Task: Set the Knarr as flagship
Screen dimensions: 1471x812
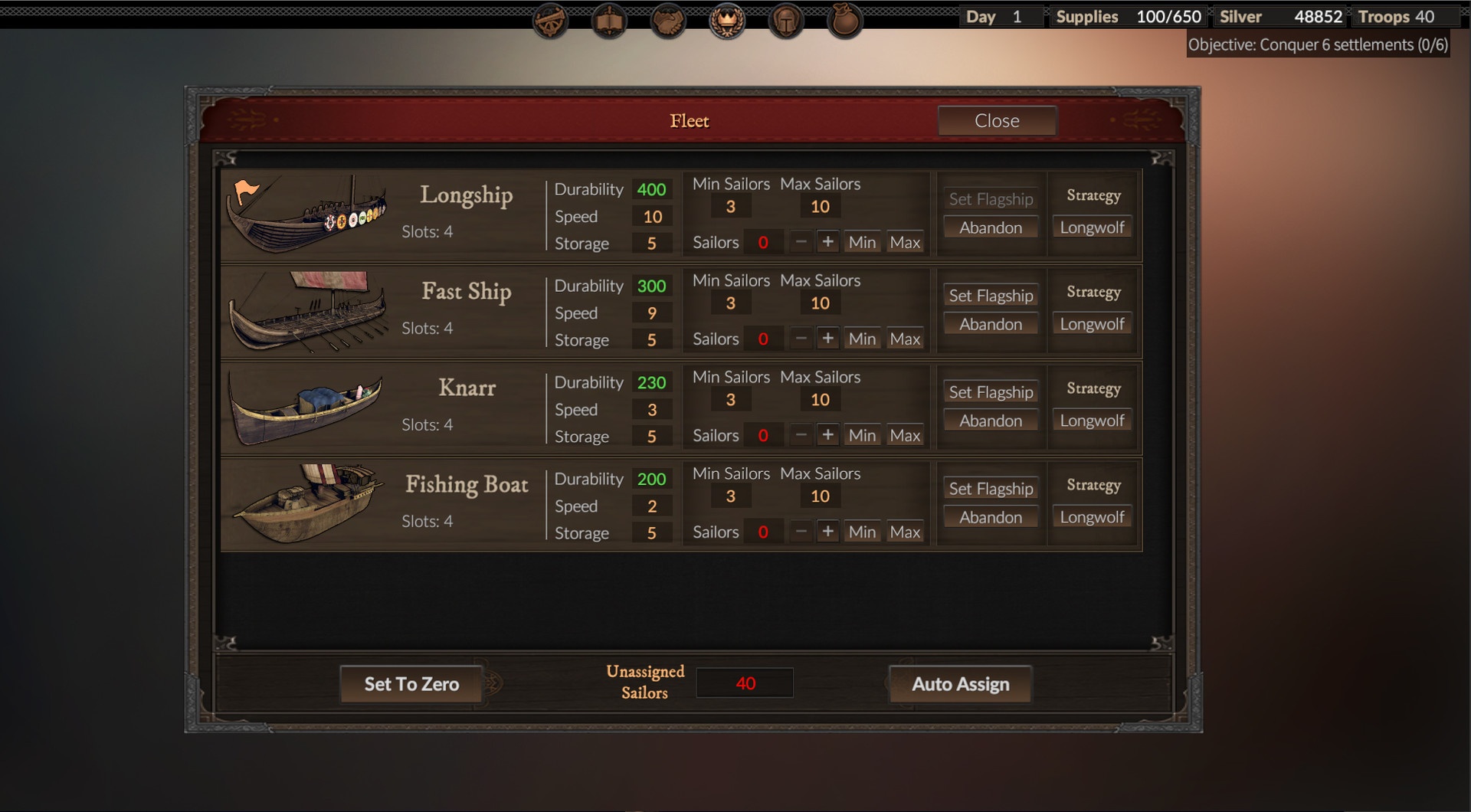Action: coord(991,392)
